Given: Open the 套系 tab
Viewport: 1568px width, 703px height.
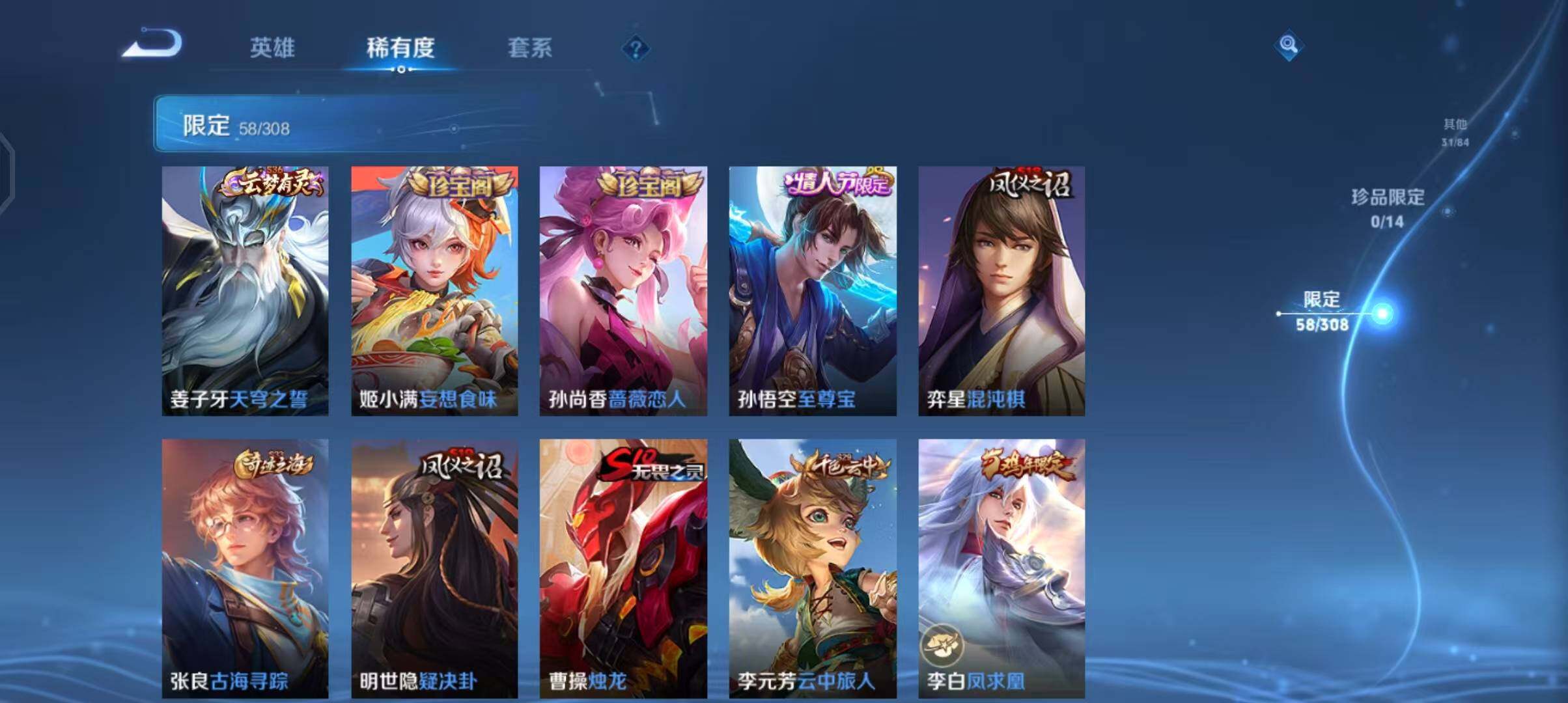Looking at the screenshot, I should click(x=529, y=48).
